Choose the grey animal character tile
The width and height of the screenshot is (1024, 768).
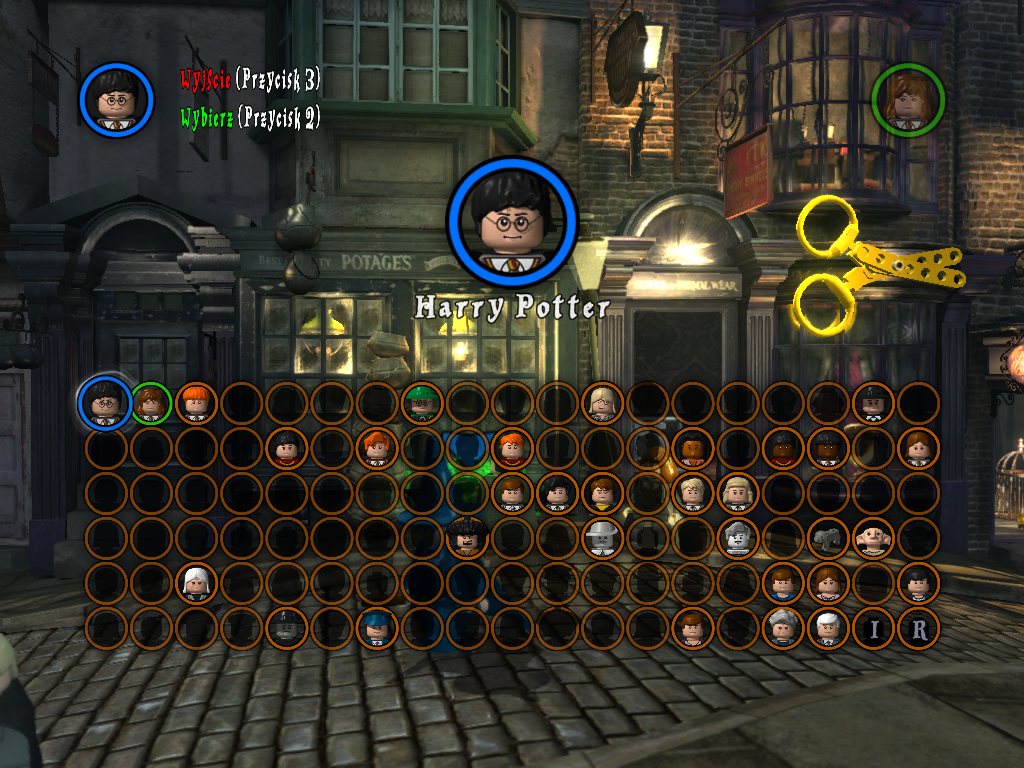(828, 538)
